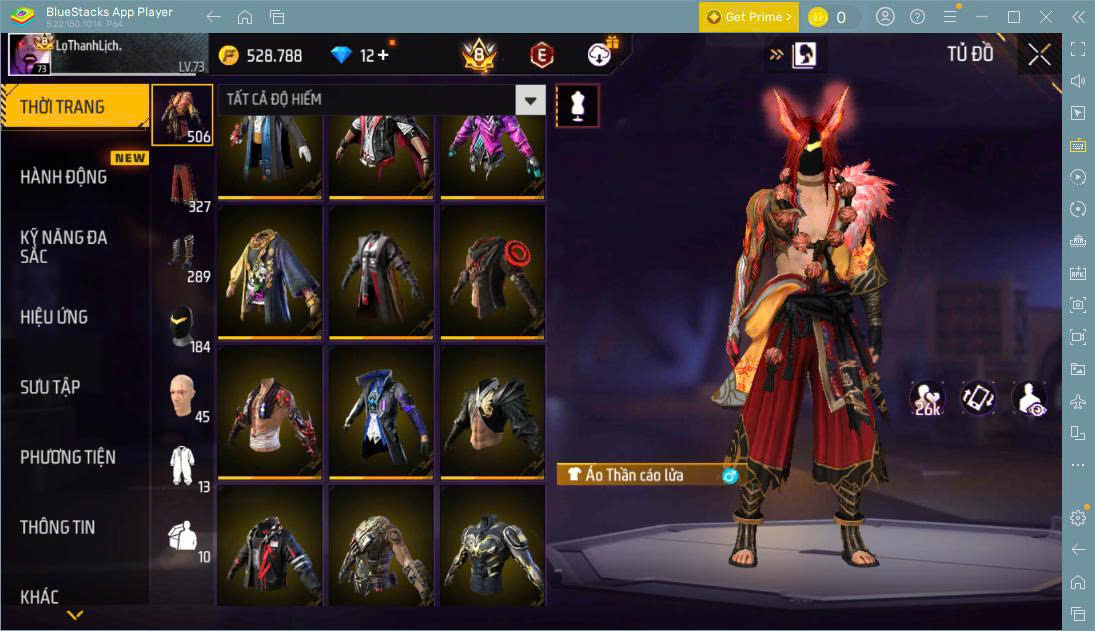The width and height of the screenshot is (1095, 631).
Task: Switch to the HÀNH ĐỘNG tab
Action: [64, 177]
